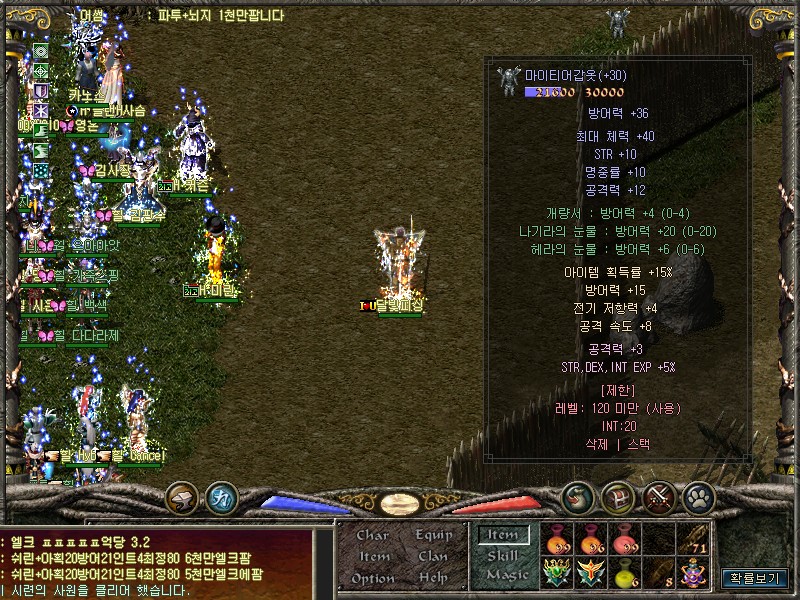Select the green winged emblem slot

pos(558,573)
